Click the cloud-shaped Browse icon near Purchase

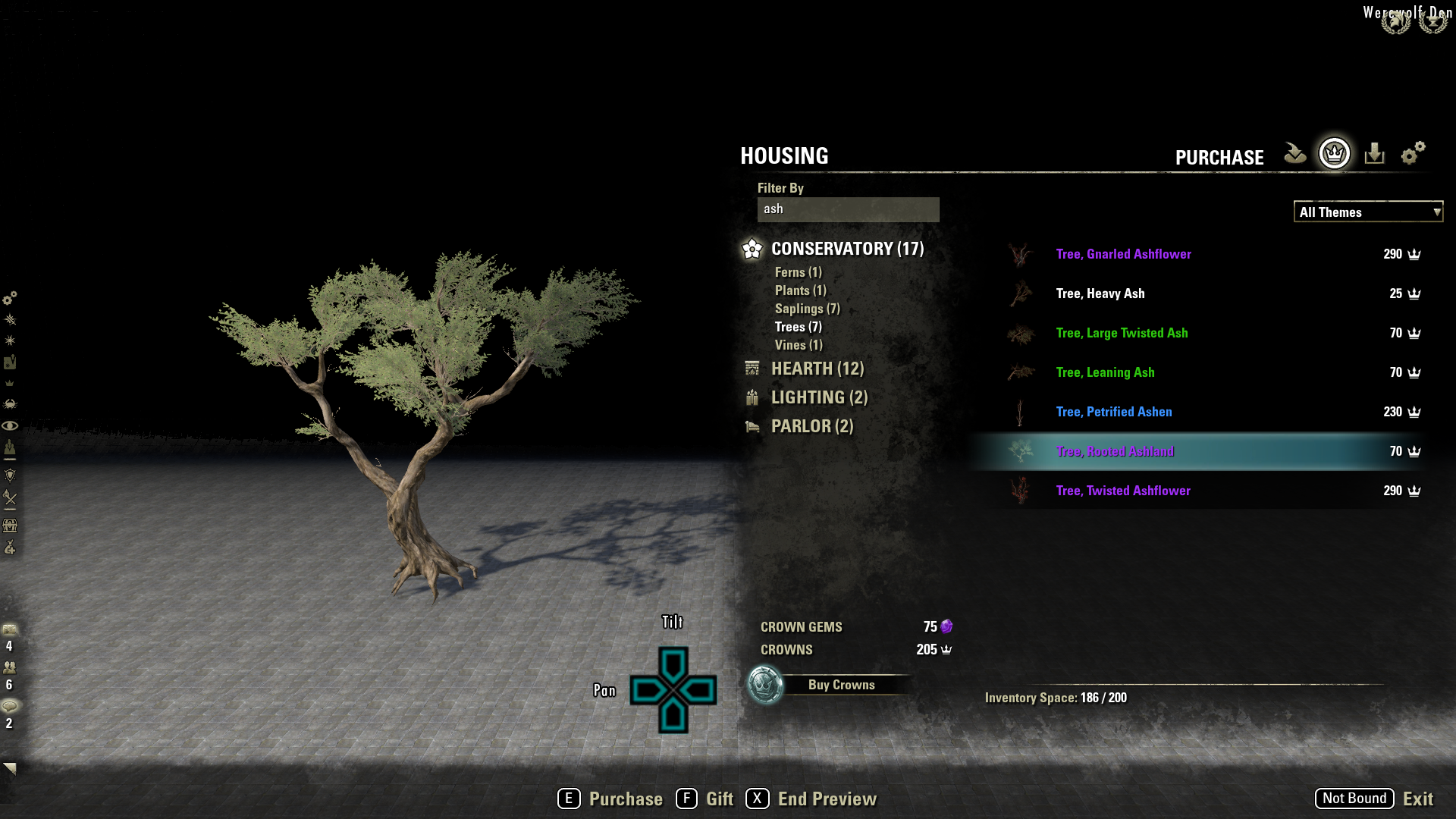click(x=1294, y=152)
